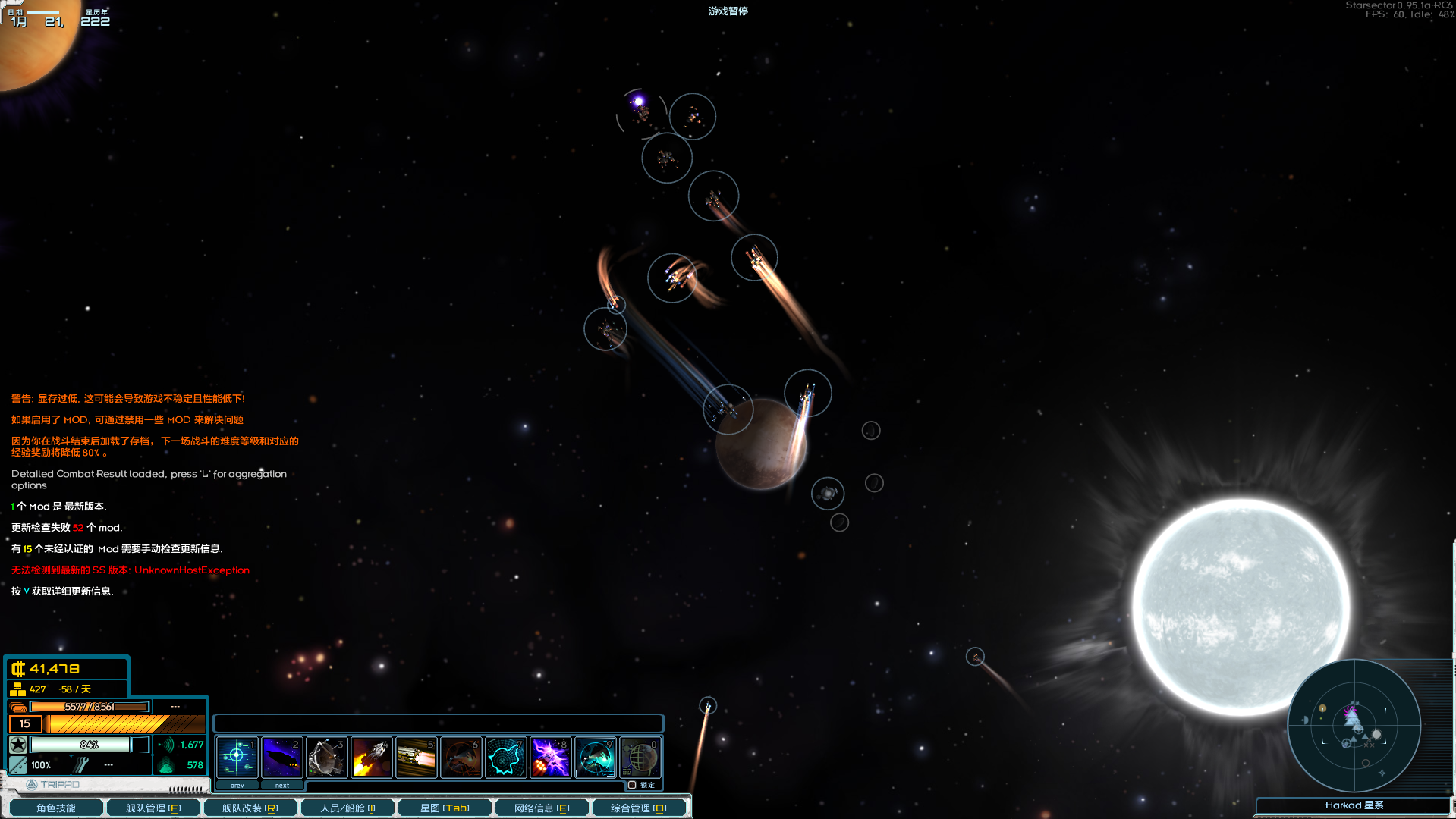The image size is (1456, 819).
Task: Activate the satellite dish ability in slot 3
Action: pos(326,756)
